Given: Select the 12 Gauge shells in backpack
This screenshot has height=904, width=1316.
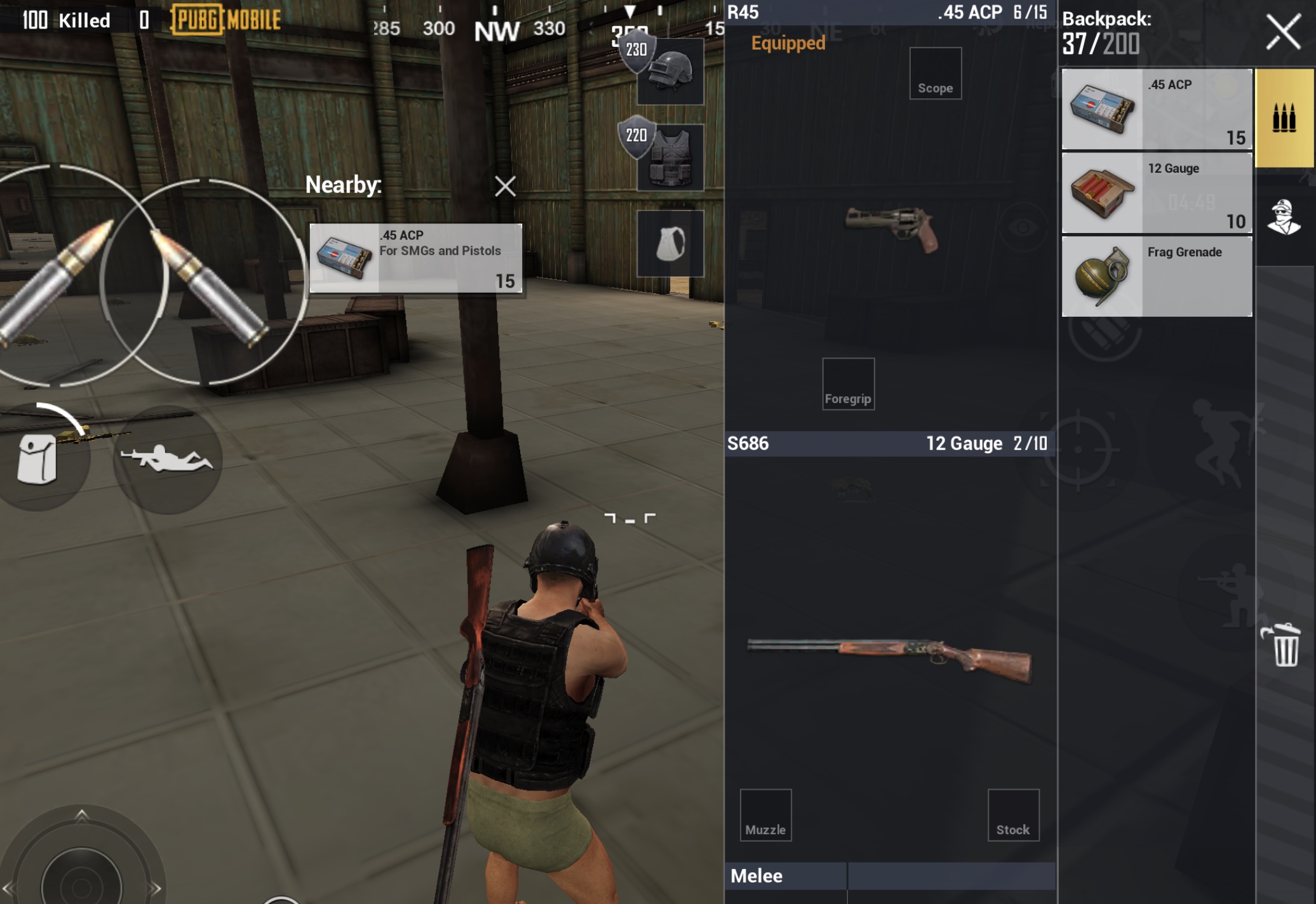Looking at the screenshot, I should pos(1157,193).
